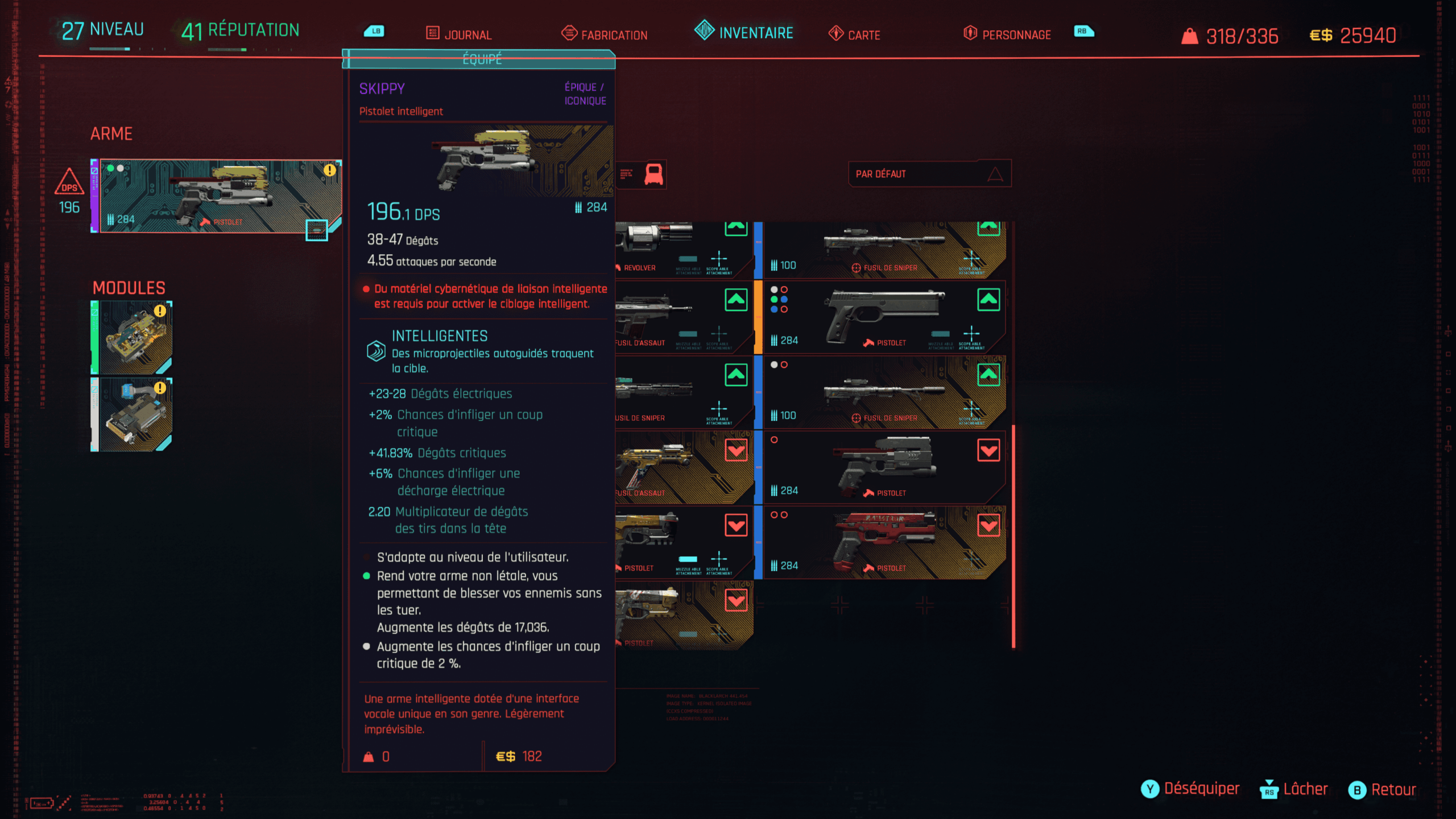This screenshot has width=1456, height=819.
Task: Open the Carte tab
Action: coord(854,34)
